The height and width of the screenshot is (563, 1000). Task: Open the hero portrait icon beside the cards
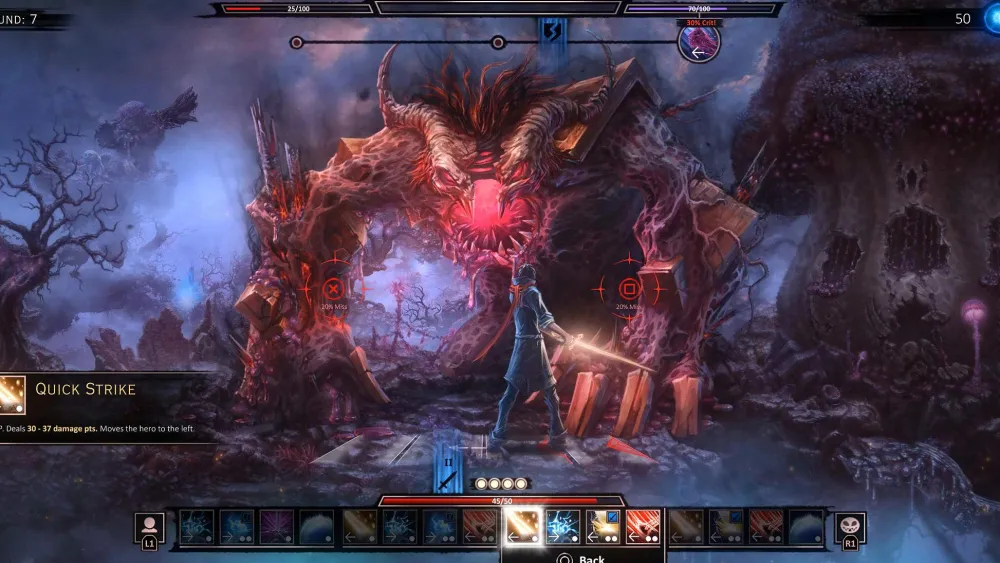pyautogui.click(x=150, y=527)
